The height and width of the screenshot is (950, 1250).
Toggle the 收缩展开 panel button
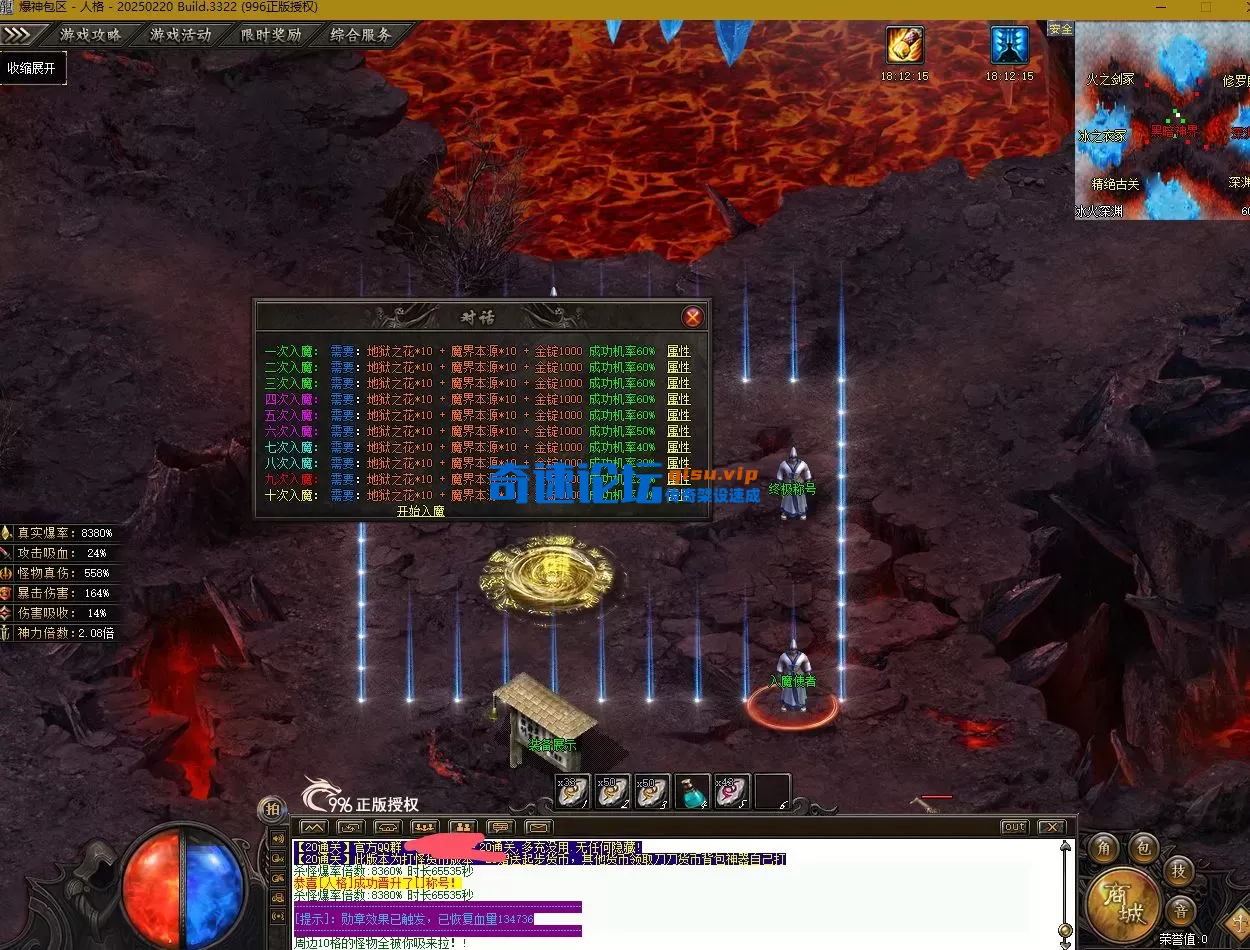32,68
